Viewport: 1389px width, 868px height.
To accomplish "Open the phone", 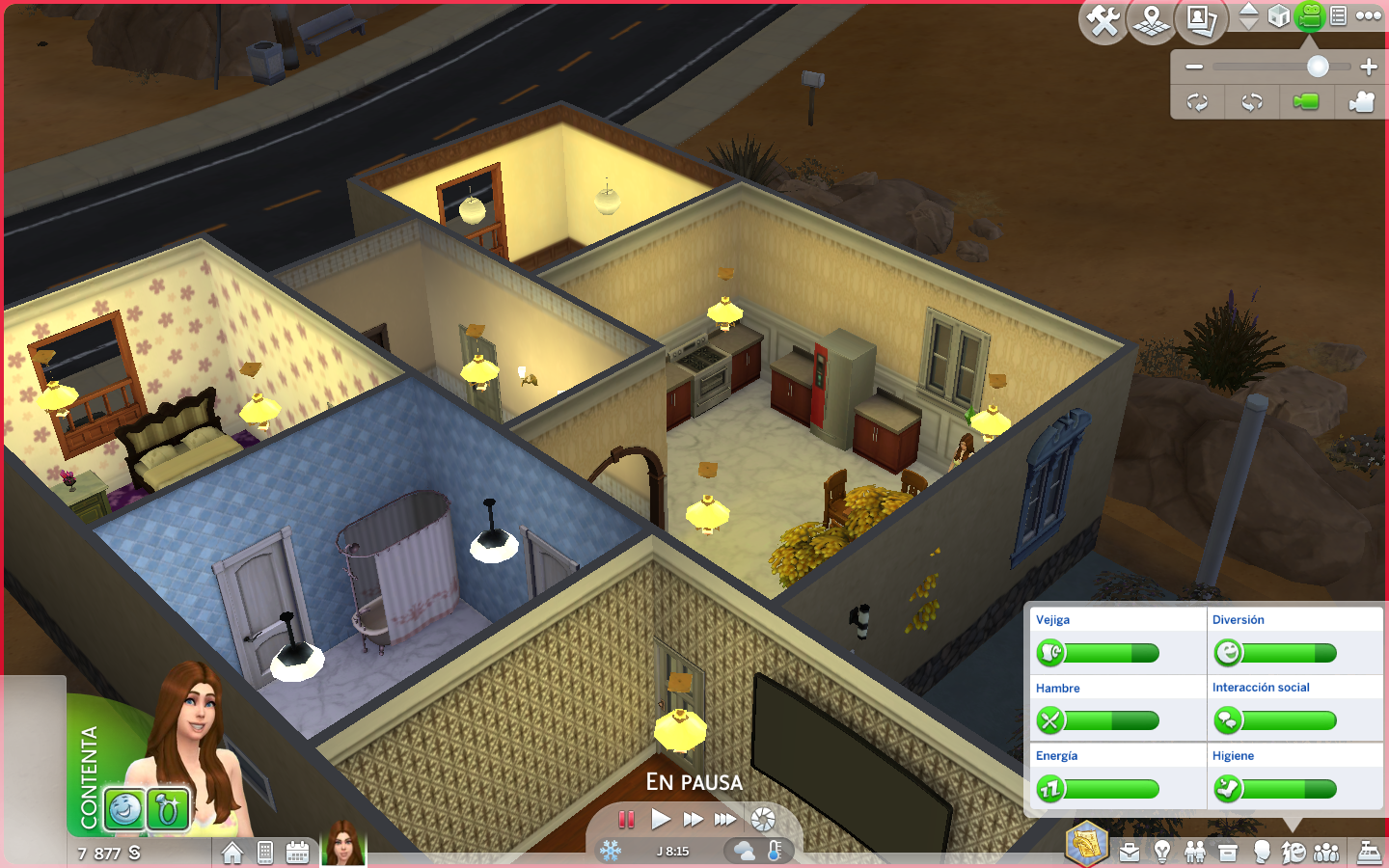I will pyautogui.click(x=265, y=853).
